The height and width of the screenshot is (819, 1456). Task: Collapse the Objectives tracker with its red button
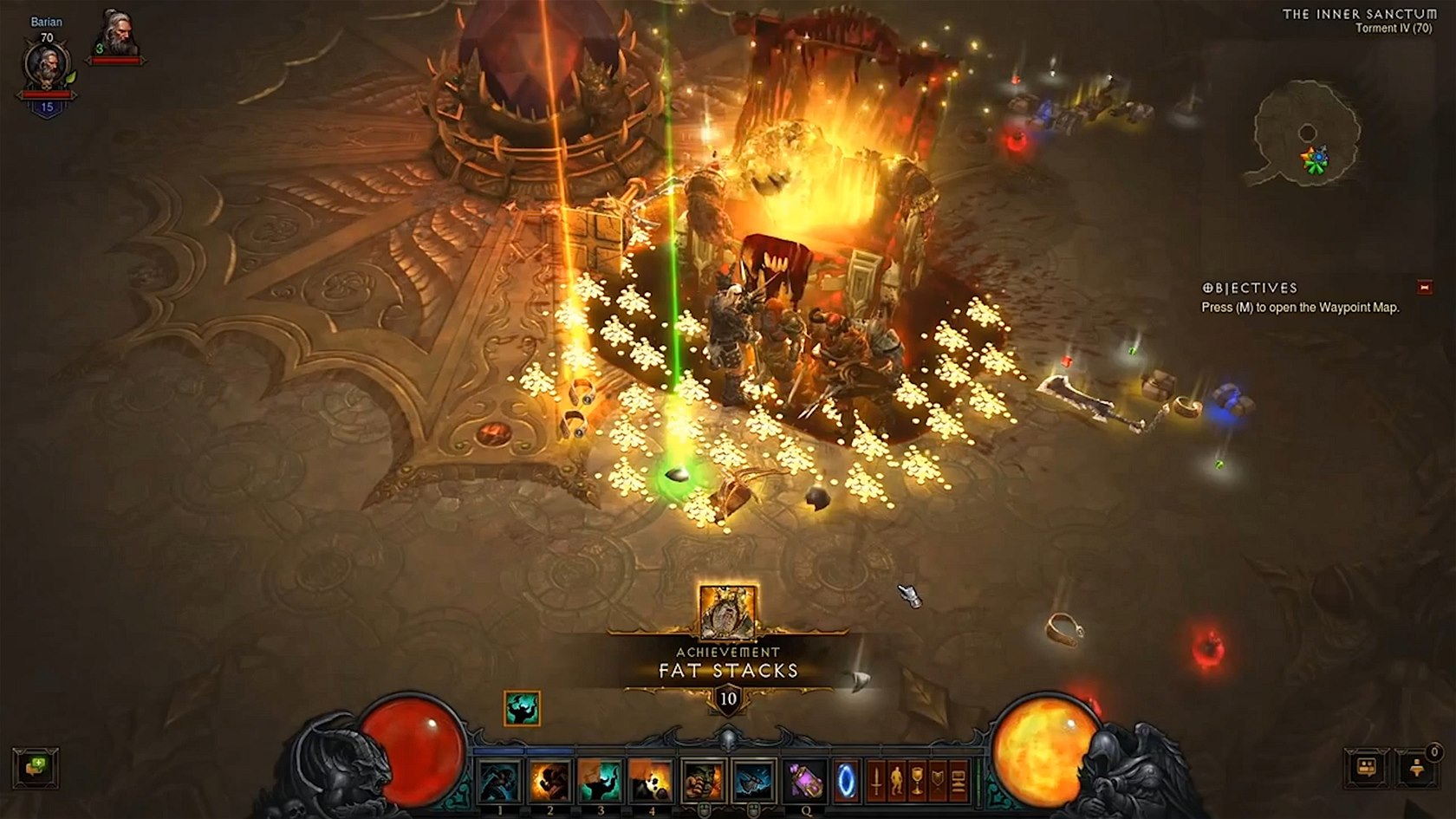coord(1425,287)
